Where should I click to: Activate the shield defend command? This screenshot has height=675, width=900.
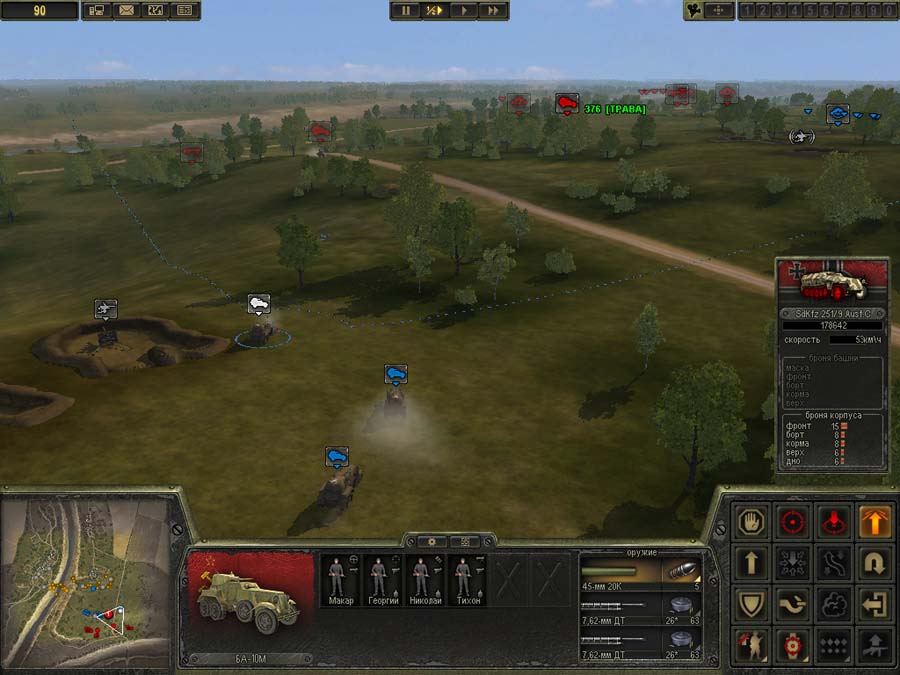pyautogui.click(x=751, y=604)
